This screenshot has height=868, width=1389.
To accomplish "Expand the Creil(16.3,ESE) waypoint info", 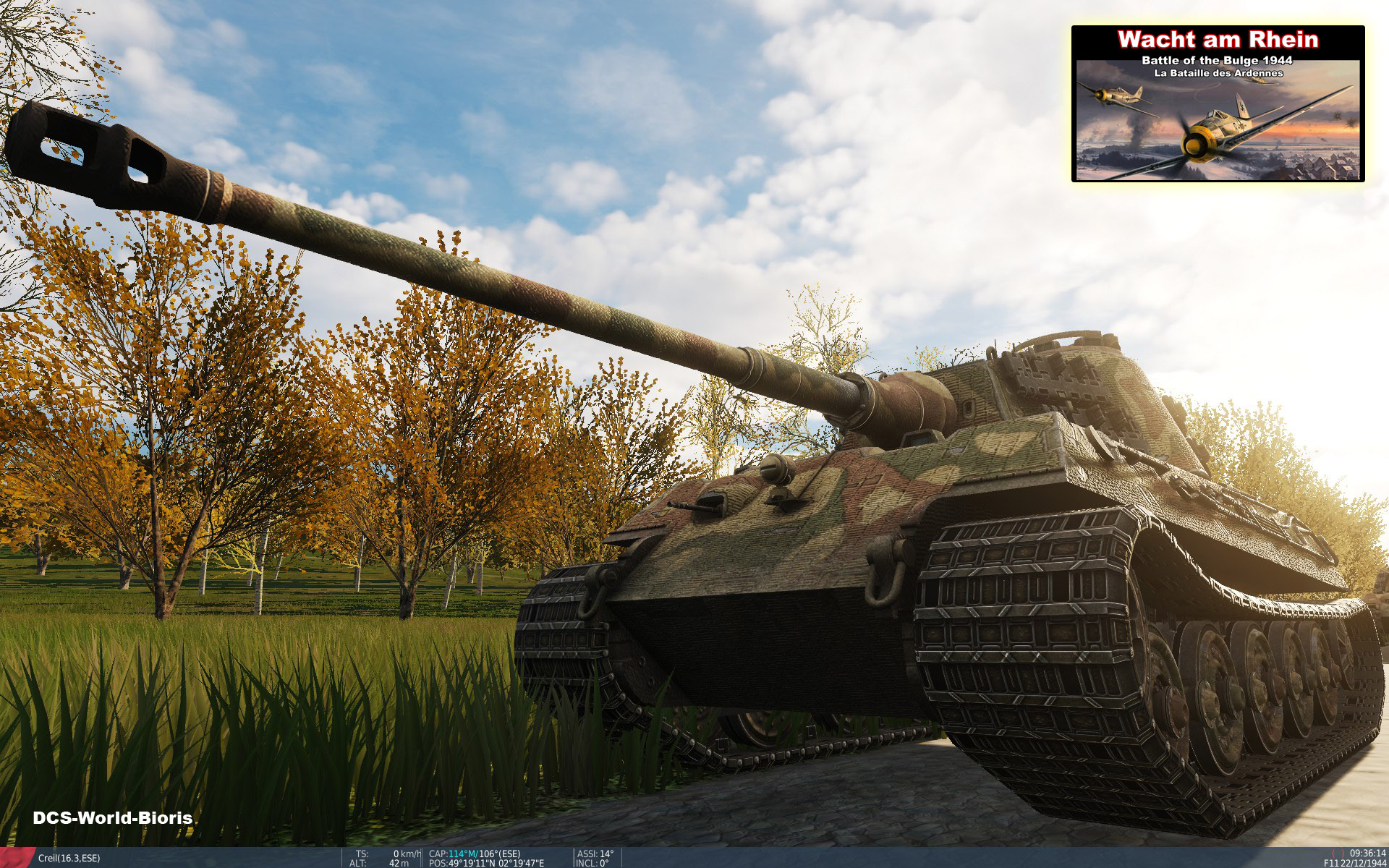I will click(70, 857).
